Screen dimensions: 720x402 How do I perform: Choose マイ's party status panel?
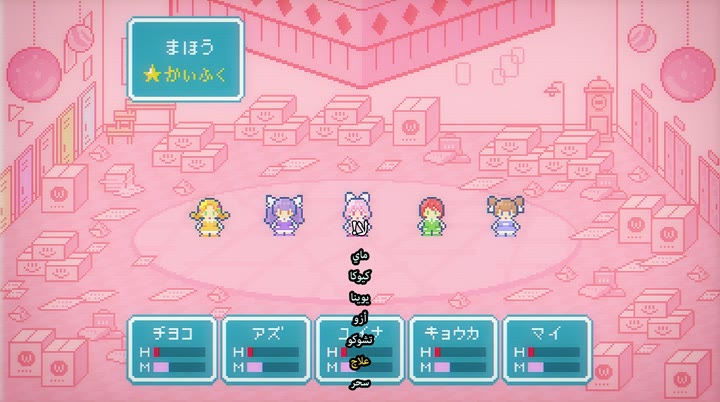[x=547, y=349]
